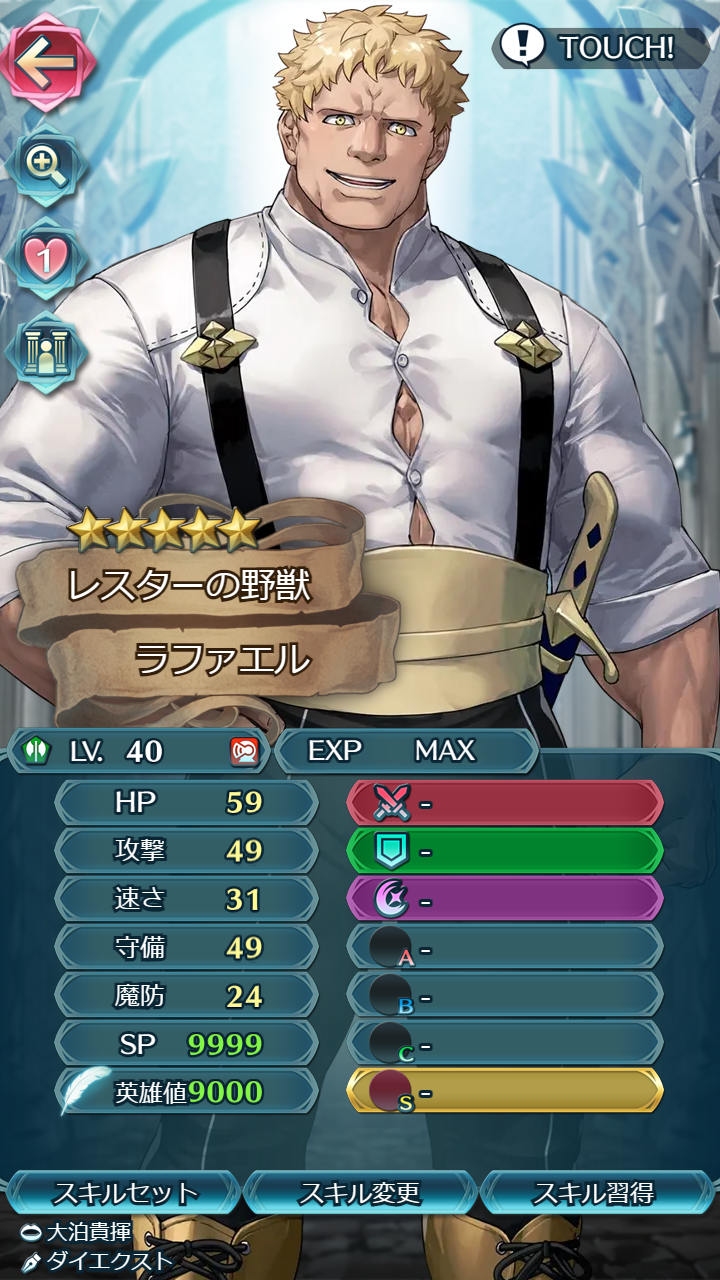
Task: Select the purple special skill slot
Action: [505, 899]
